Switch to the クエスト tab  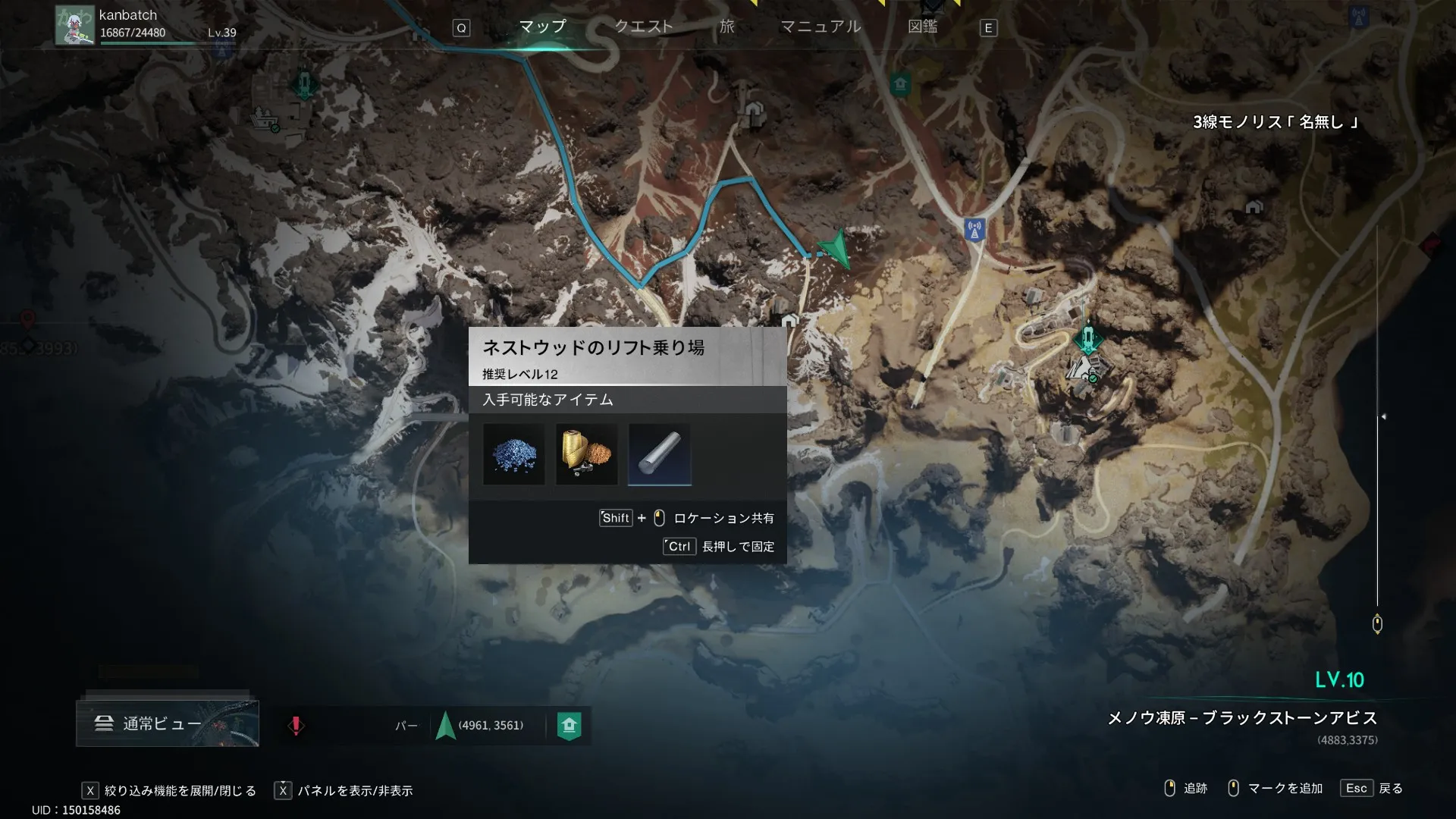pos(643,27)
